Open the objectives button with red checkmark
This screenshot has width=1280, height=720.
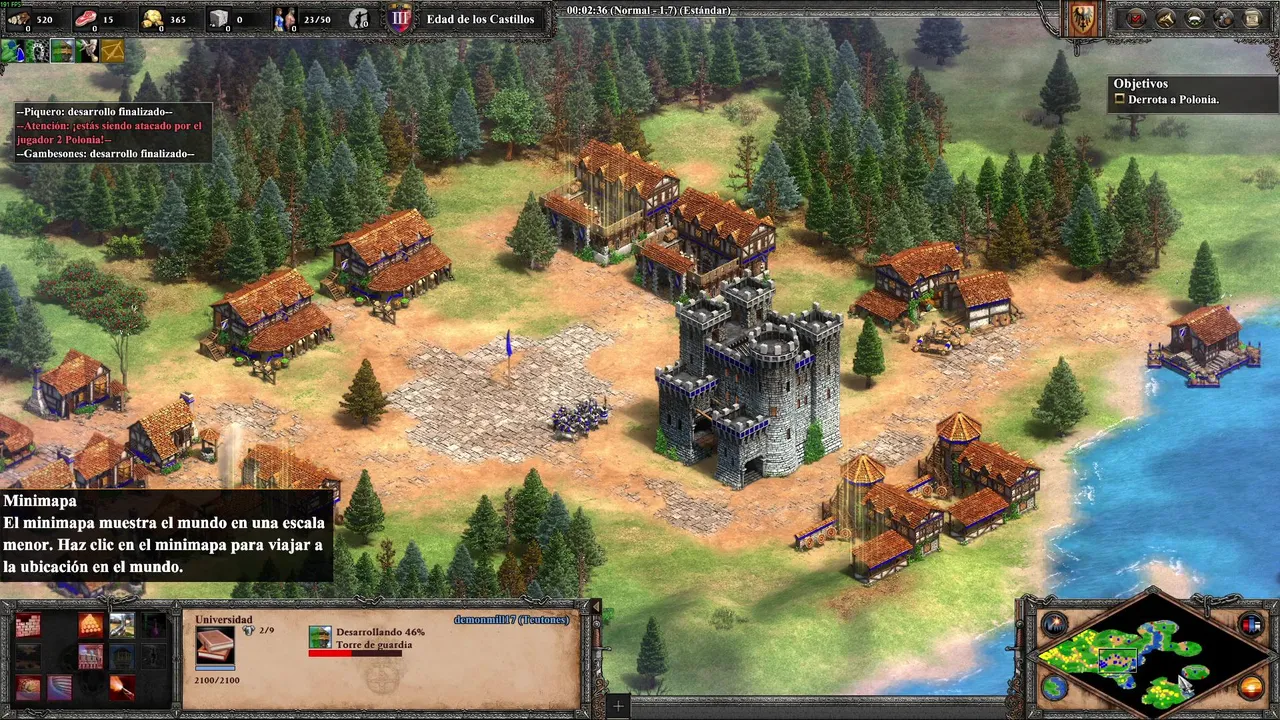point(1137,18)
